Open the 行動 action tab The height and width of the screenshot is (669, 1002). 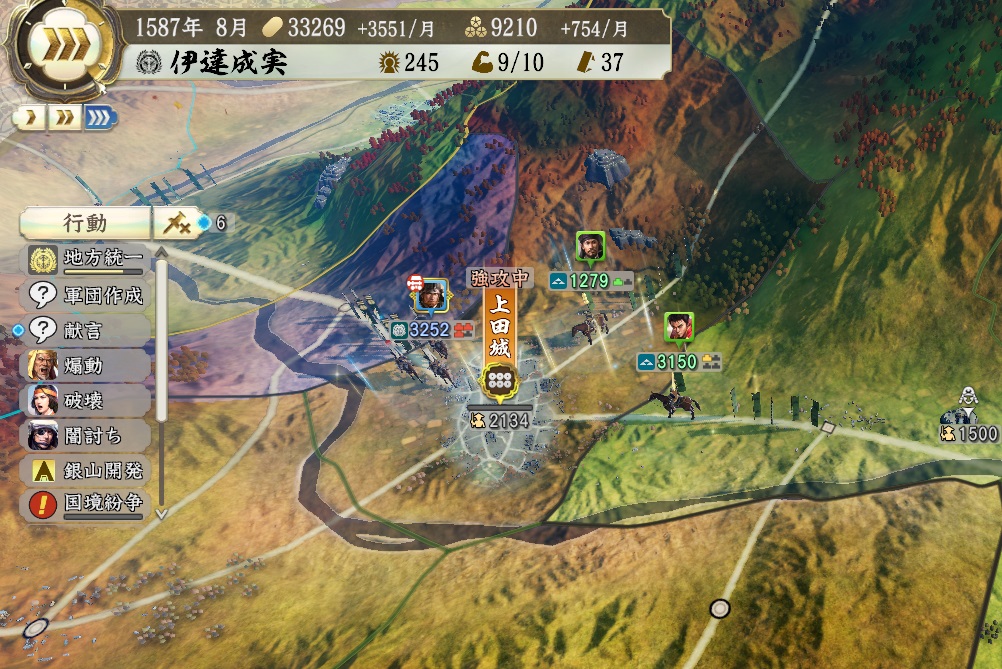click(x=83, y=223)
